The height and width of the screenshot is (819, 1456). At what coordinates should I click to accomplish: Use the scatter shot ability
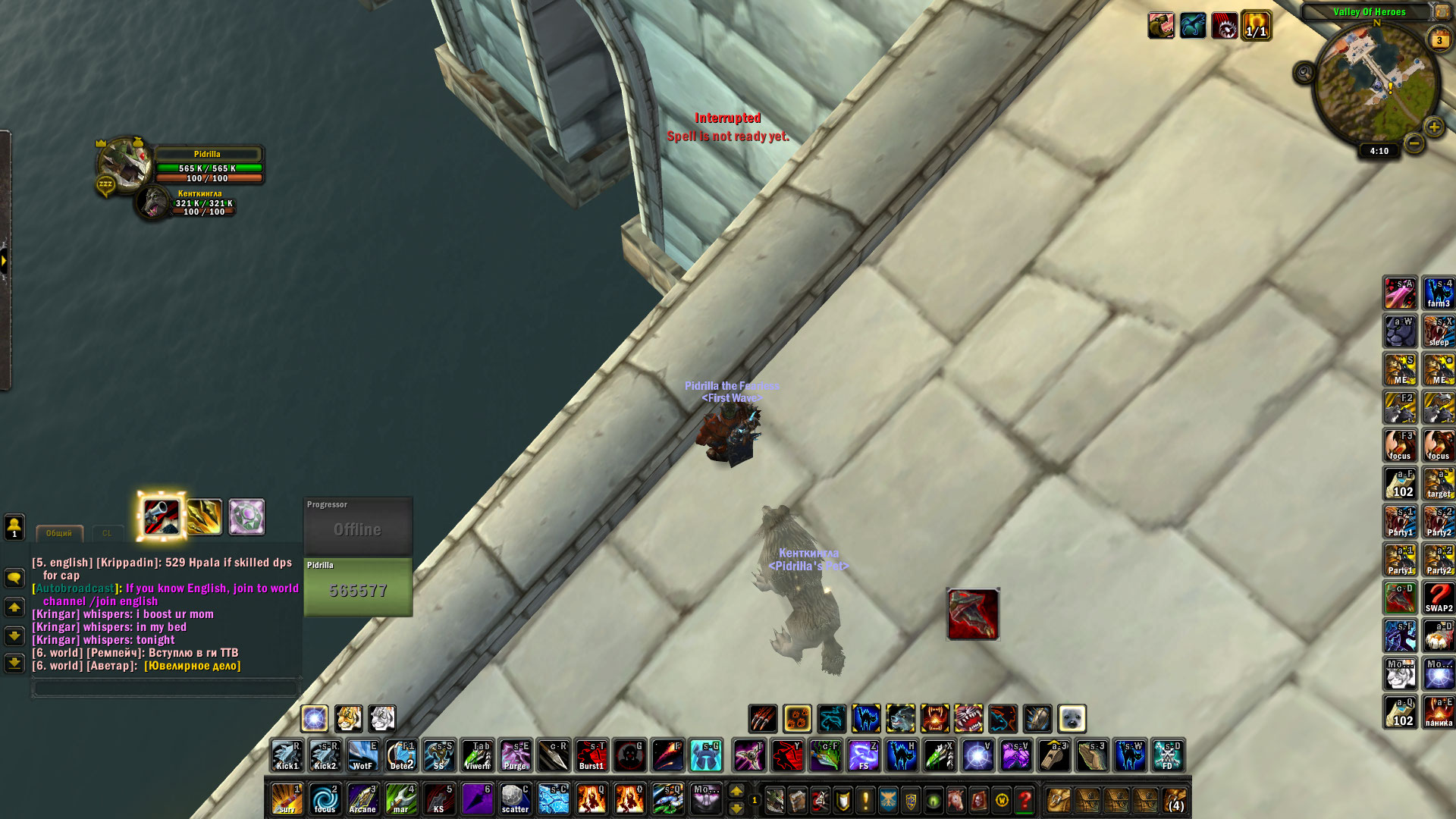click(x=516, y=799)
